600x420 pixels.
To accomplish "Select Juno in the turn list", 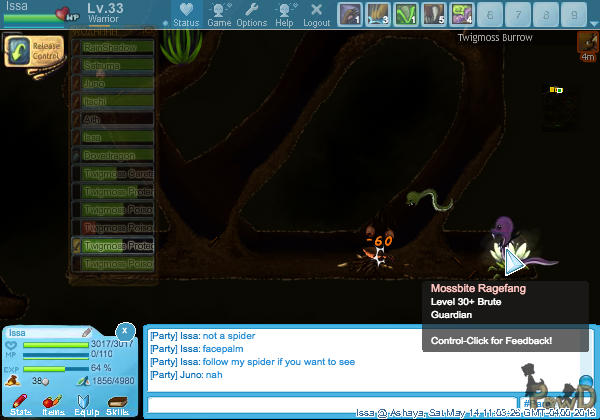I will pyautogui.click(x=113, y=83).
